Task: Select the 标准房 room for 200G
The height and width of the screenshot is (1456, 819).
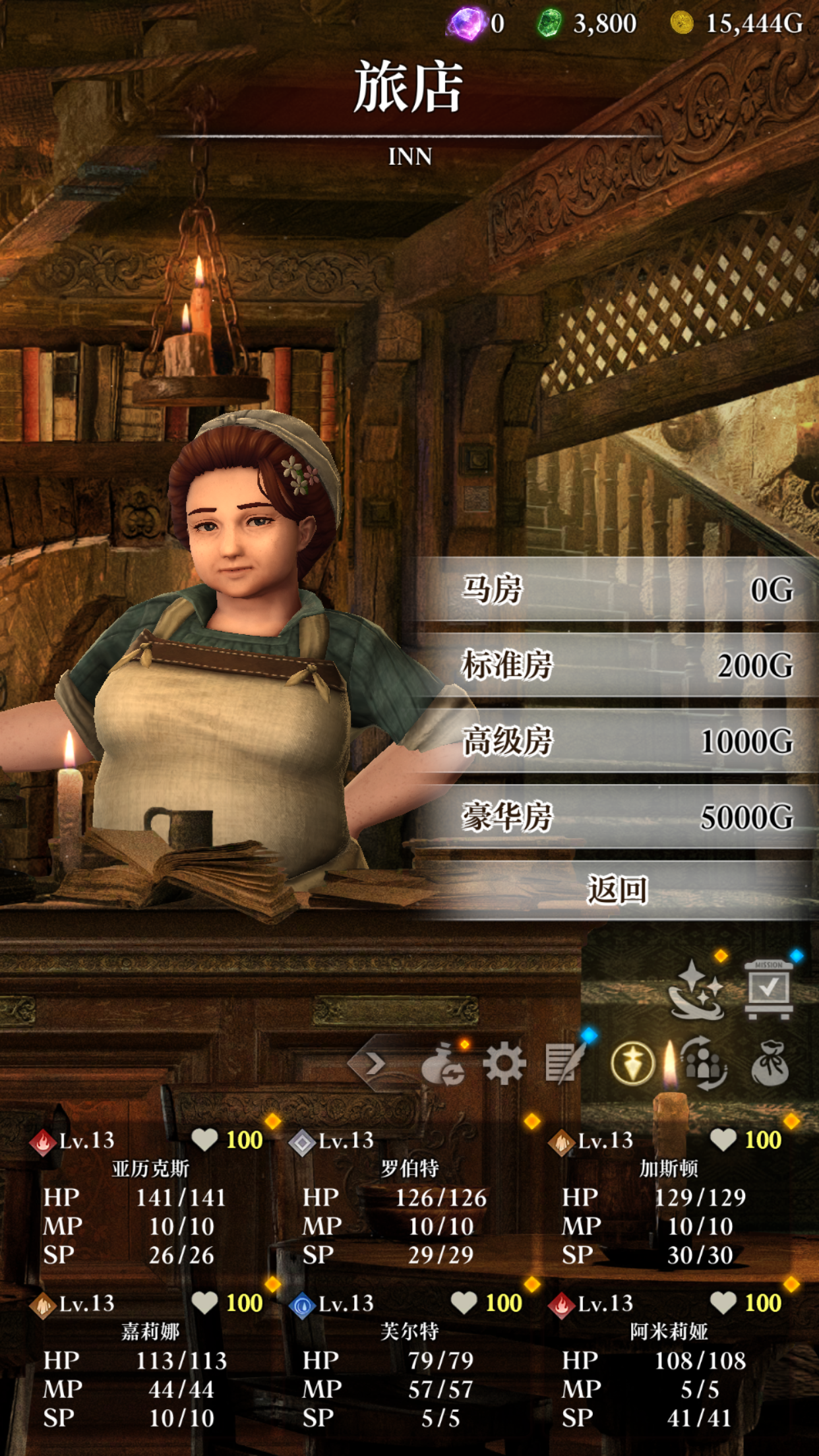Action: tap(617, 665)
